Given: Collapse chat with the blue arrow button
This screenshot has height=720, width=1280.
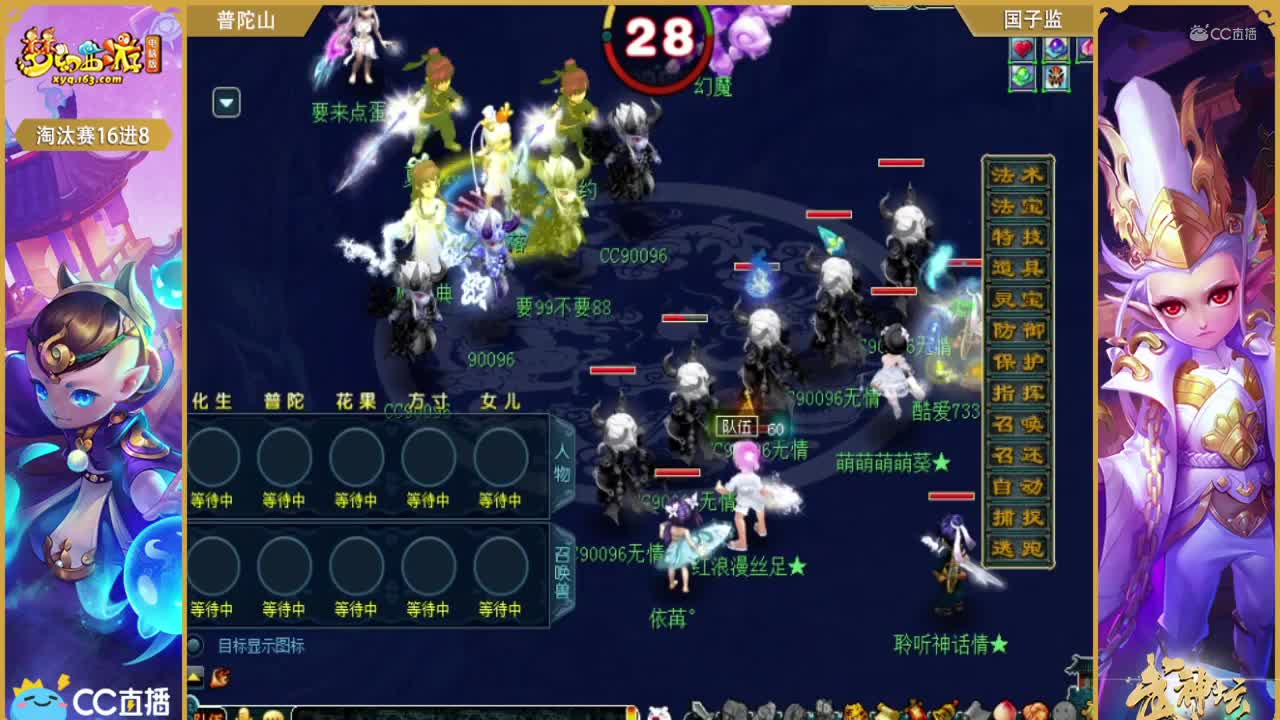Looking at the screenshot, I should click(x=225, y=103).
